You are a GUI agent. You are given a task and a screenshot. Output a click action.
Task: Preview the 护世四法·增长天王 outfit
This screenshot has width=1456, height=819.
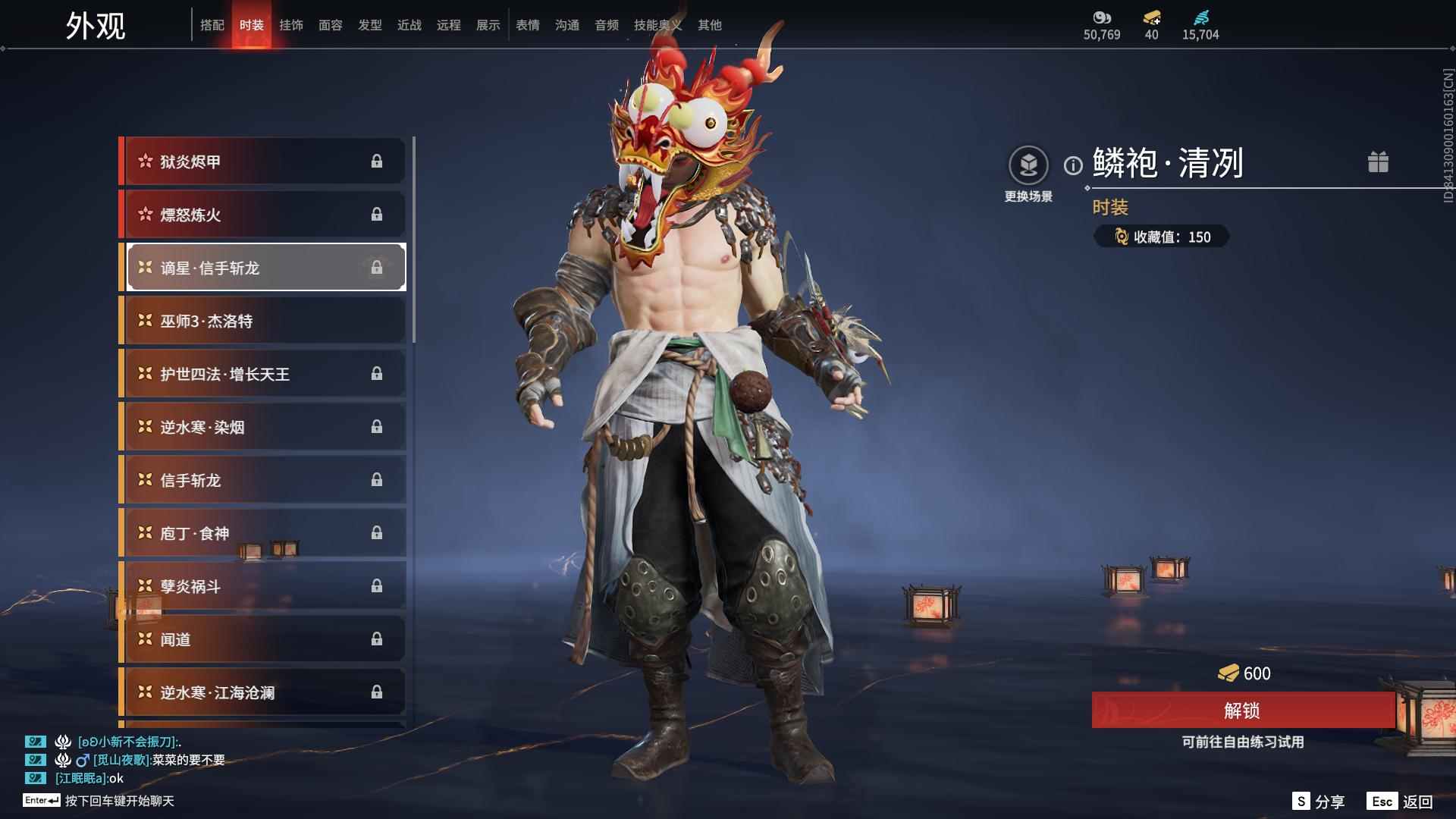coord(262,374)
